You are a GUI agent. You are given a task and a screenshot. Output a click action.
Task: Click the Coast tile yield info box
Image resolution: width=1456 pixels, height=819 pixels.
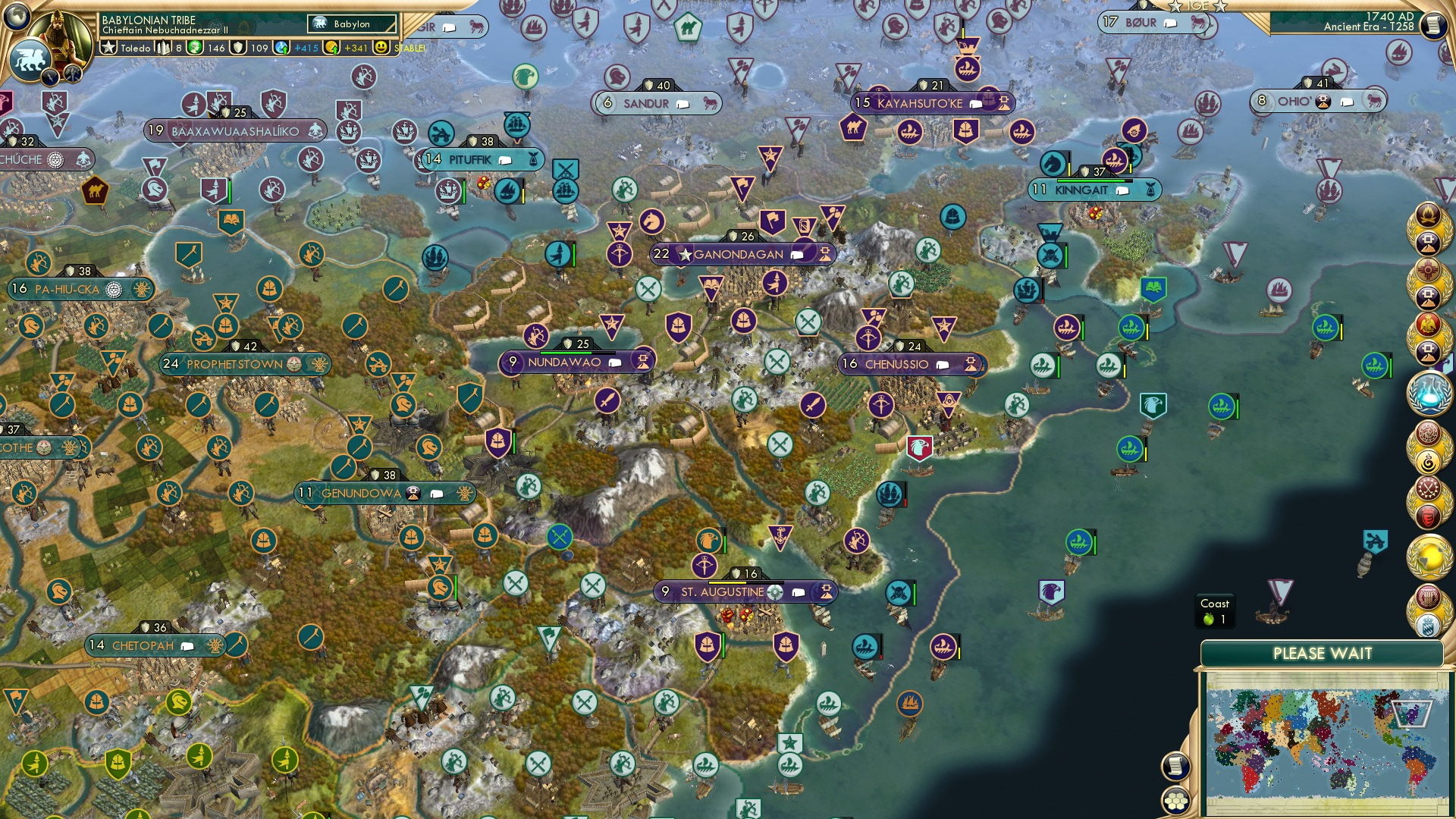(1214, 611)
